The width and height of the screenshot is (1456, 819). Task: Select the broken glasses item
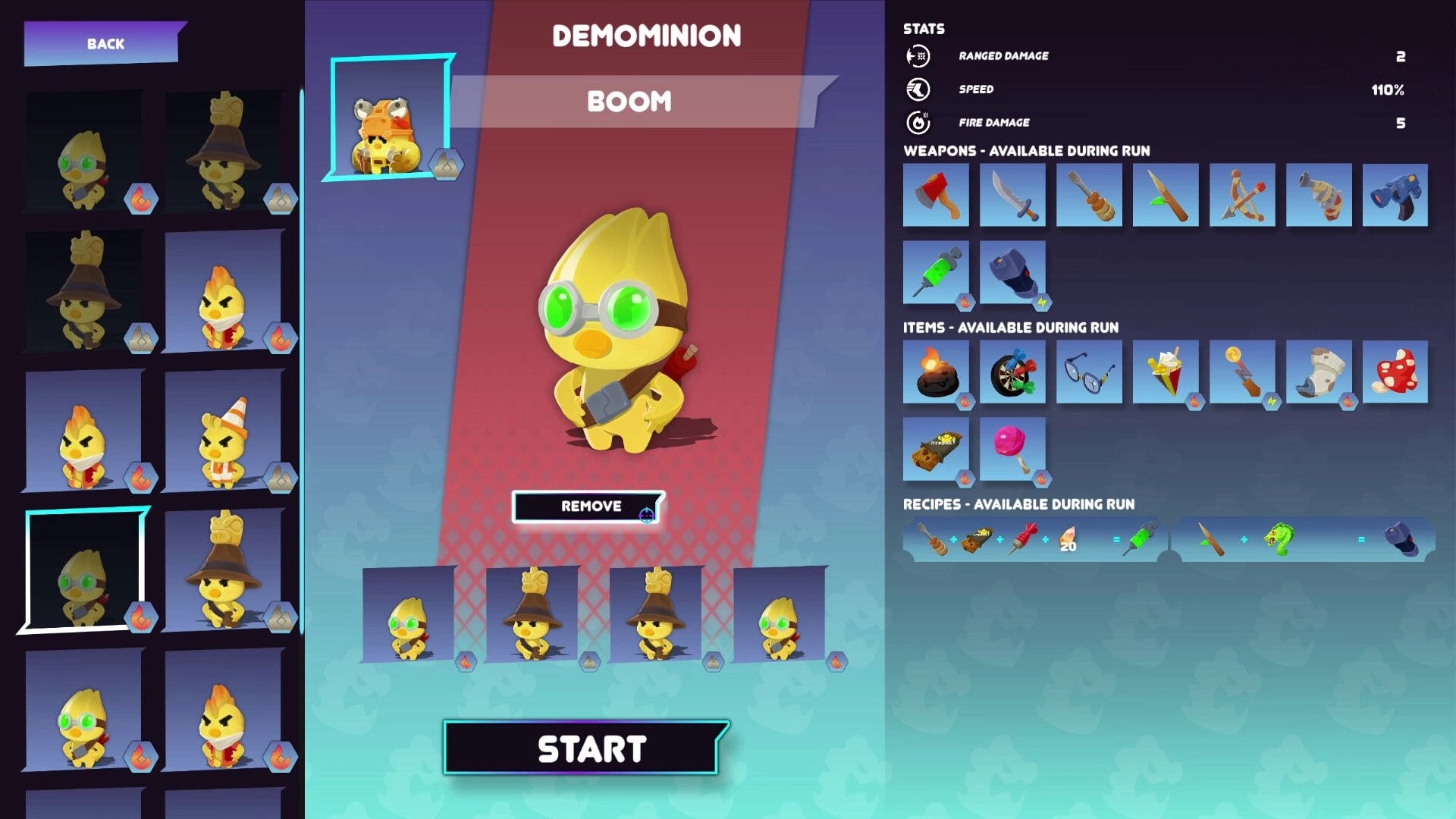[1088, 372]
